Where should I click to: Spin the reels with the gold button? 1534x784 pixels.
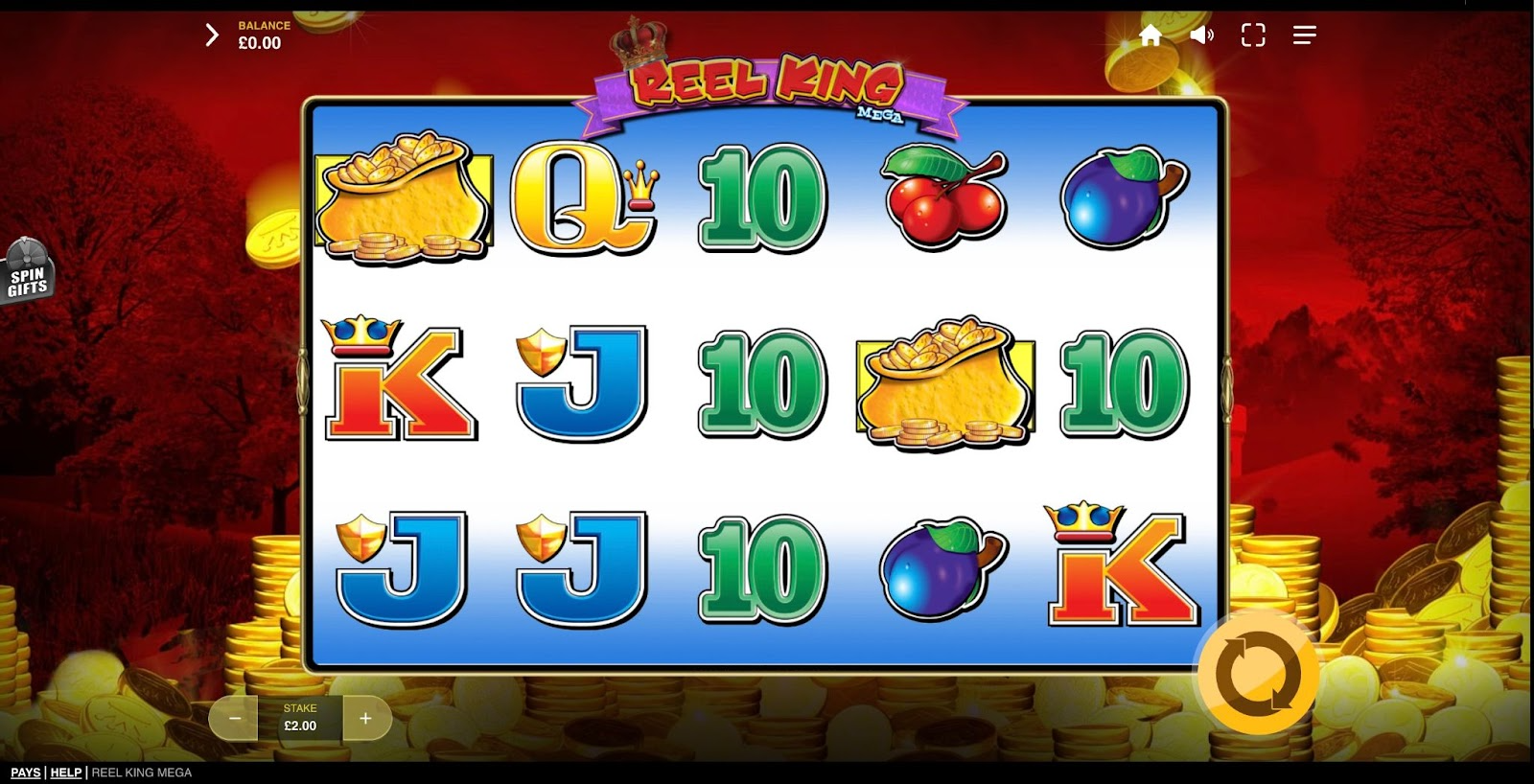point(1258,674)
